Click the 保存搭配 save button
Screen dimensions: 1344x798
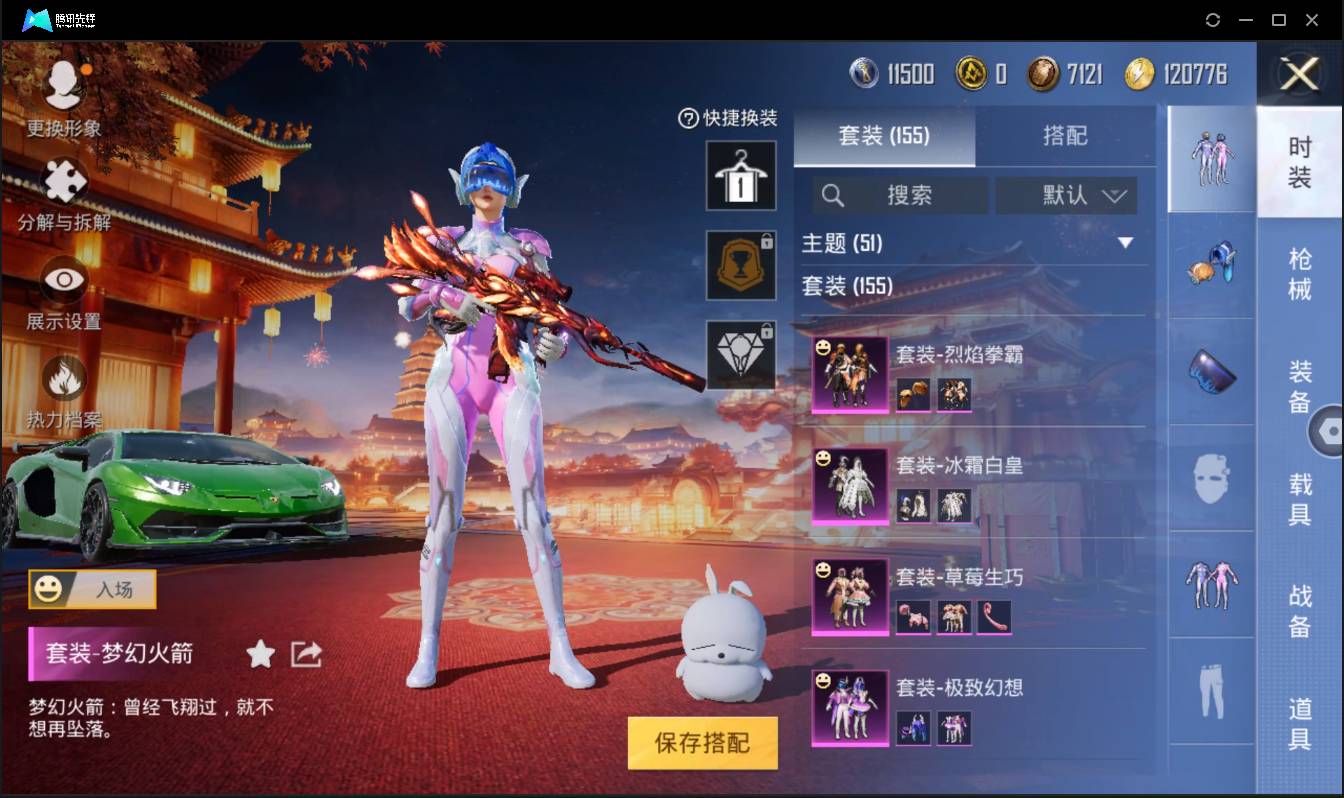click(x=702, y=743)
